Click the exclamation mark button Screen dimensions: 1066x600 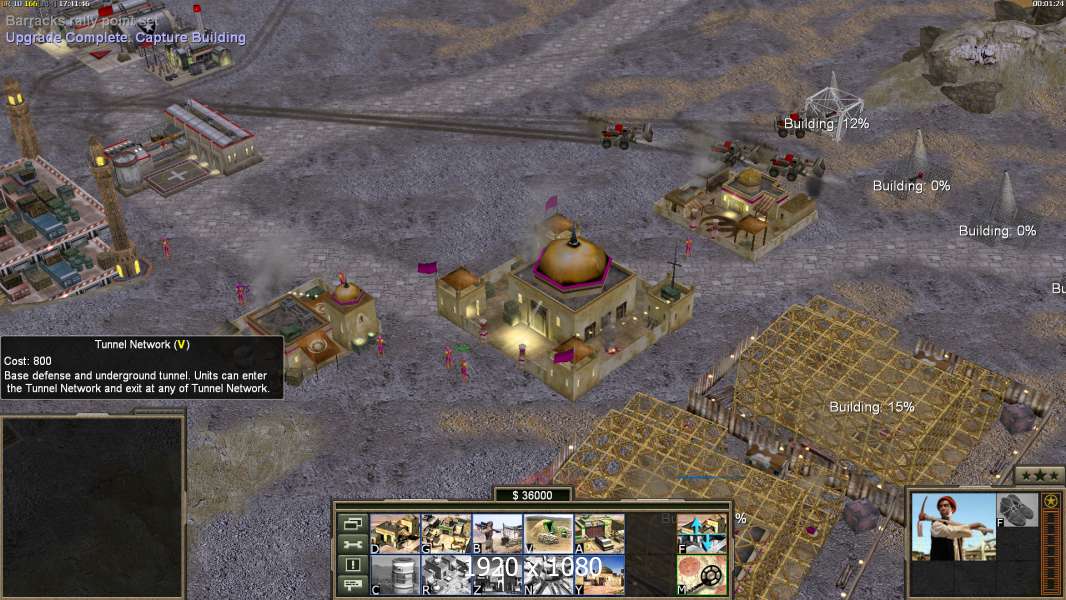(353, 565)
